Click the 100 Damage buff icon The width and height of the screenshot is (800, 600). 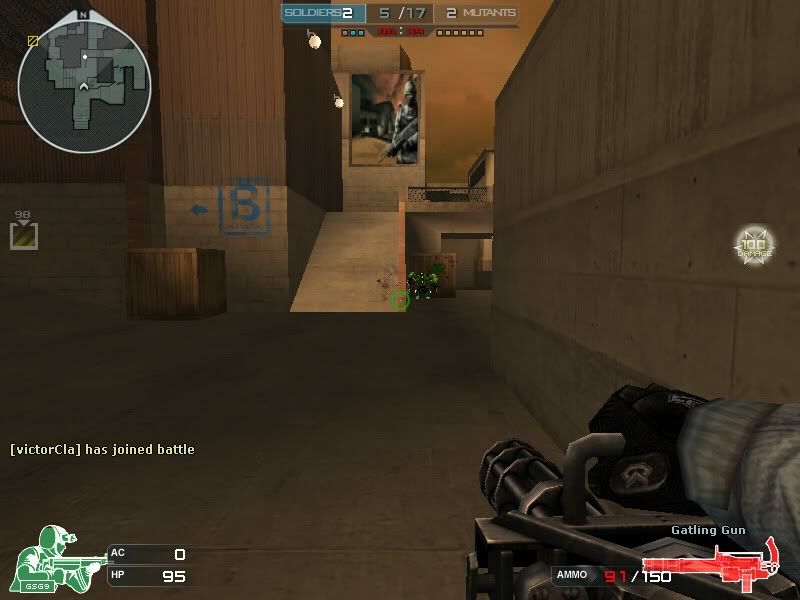[x=754, y=245]
